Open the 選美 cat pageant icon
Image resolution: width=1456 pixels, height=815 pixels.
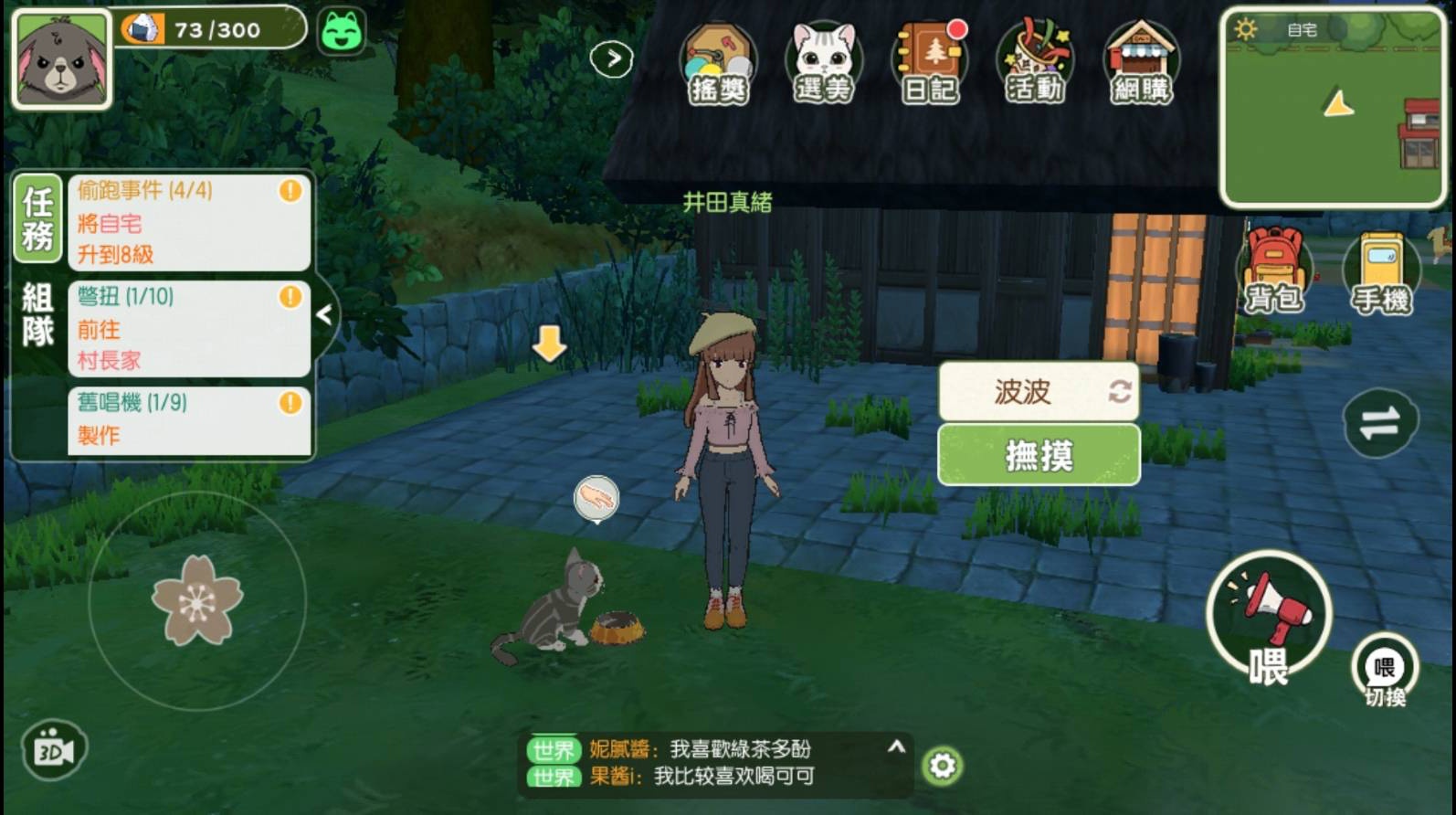[x=823, y=64]
